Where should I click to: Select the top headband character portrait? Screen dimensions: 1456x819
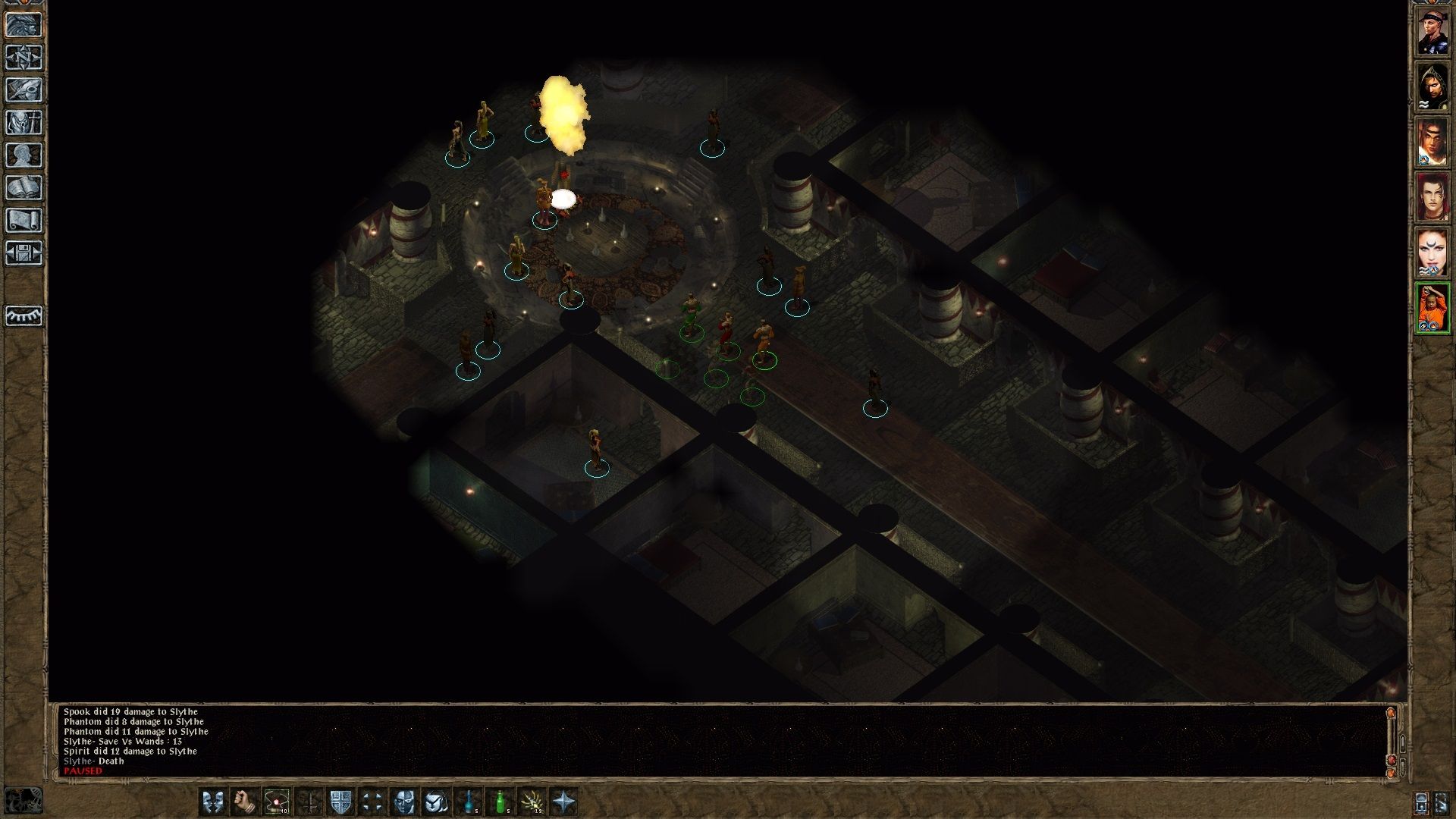1432,31
